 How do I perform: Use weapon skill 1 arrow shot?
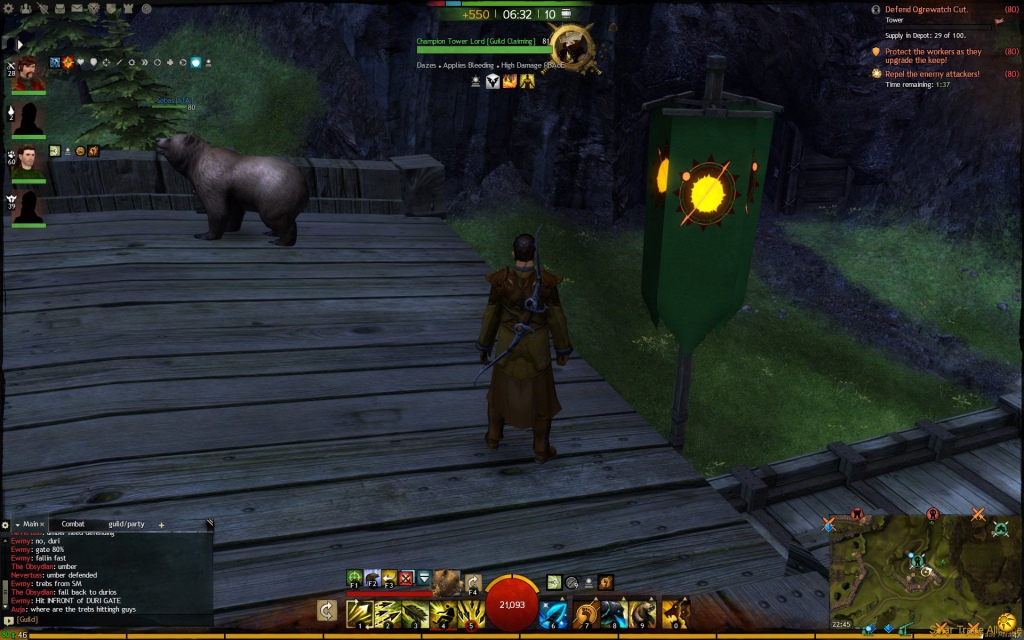pyautogui.click(x=359, y=610)
